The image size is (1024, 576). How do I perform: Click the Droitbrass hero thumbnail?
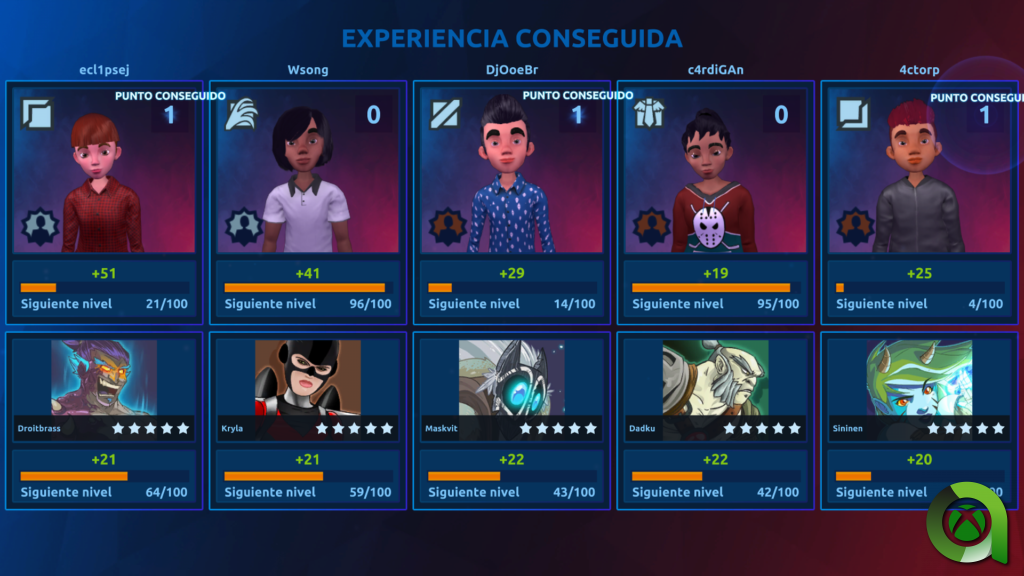[x=104, y=378]
